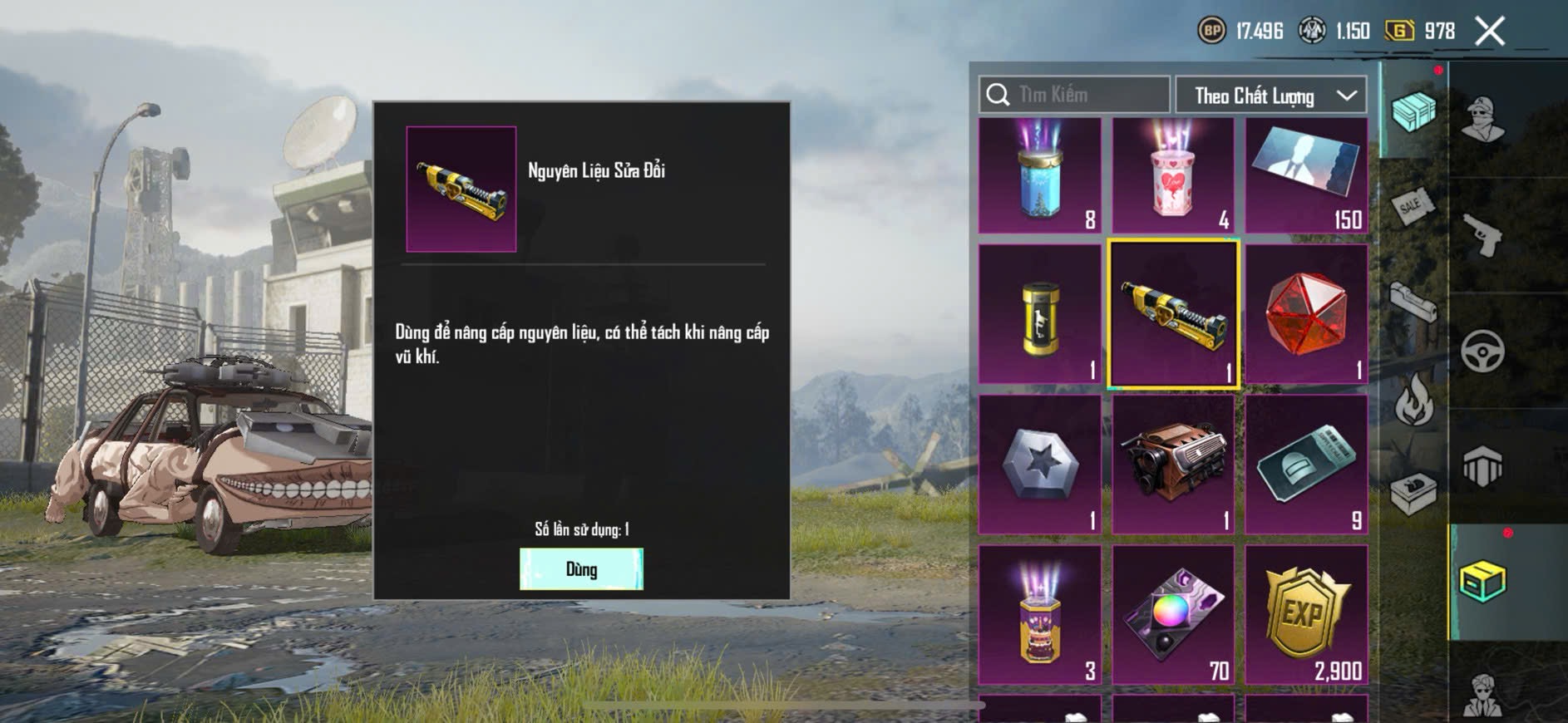Close the inventory with the X button

pyautogui.click(x=1489, y=32)
